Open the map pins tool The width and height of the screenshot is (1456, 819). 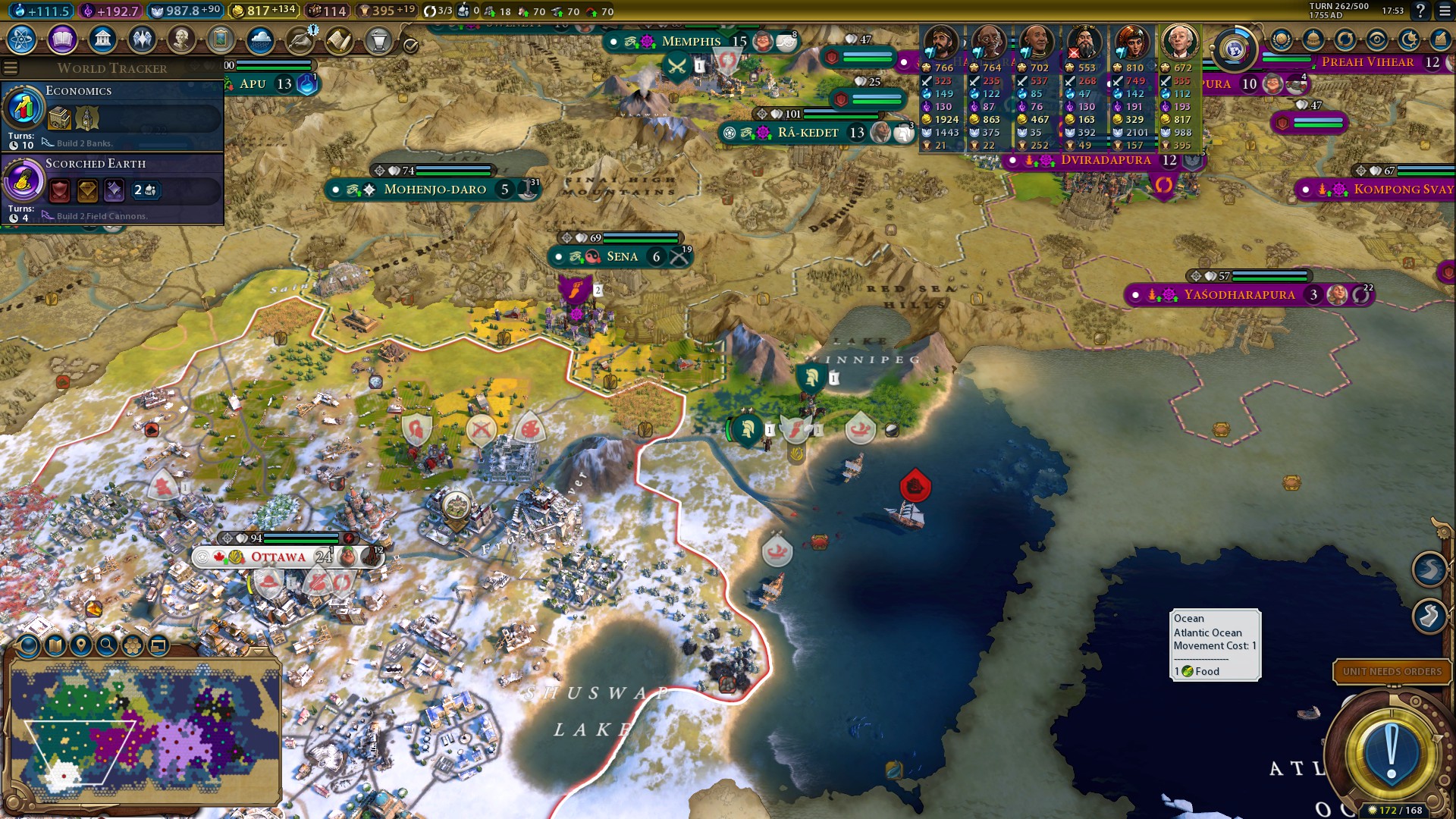pyautogui.click(x=80, y=645)
